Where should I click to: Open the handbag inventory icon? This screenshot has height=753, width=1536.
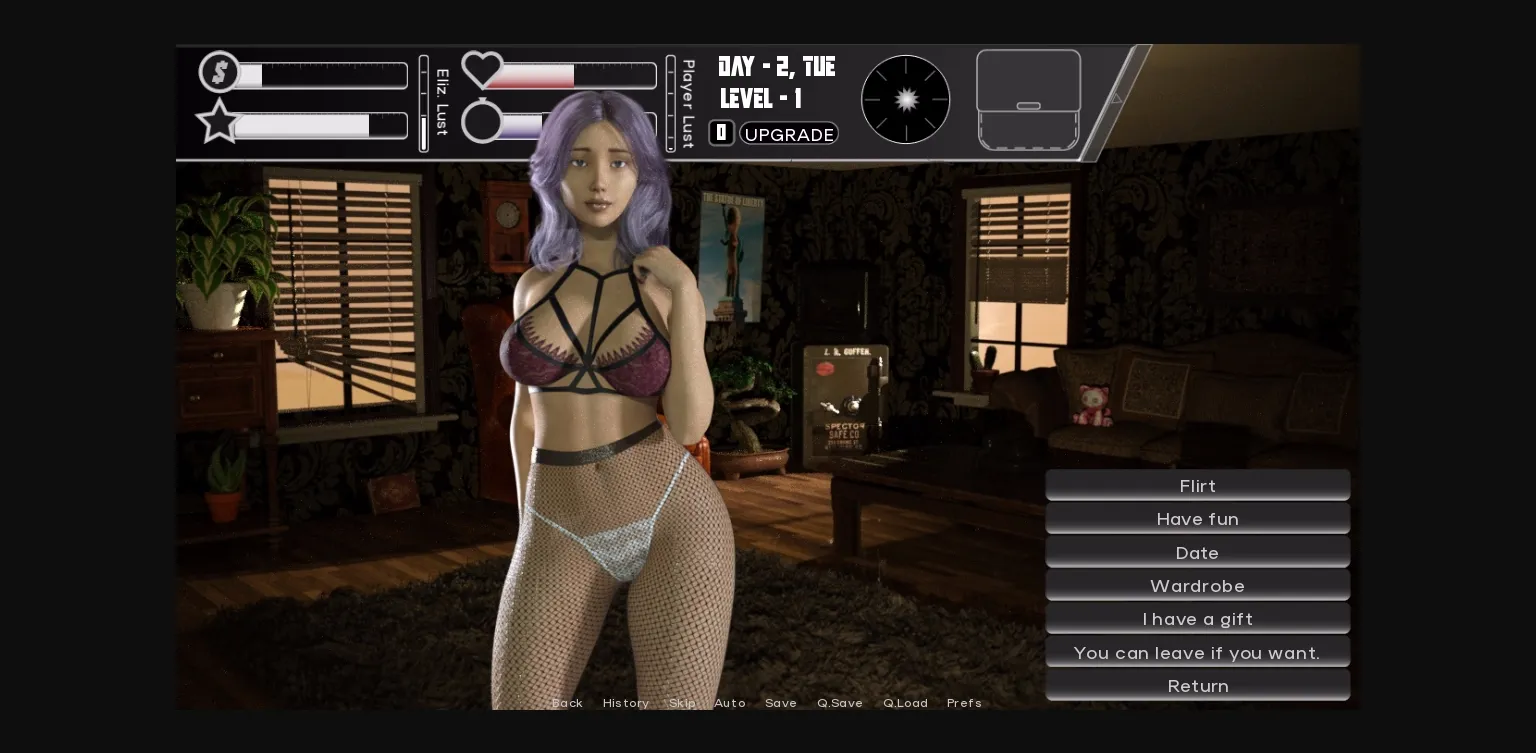click(1028, 100)
